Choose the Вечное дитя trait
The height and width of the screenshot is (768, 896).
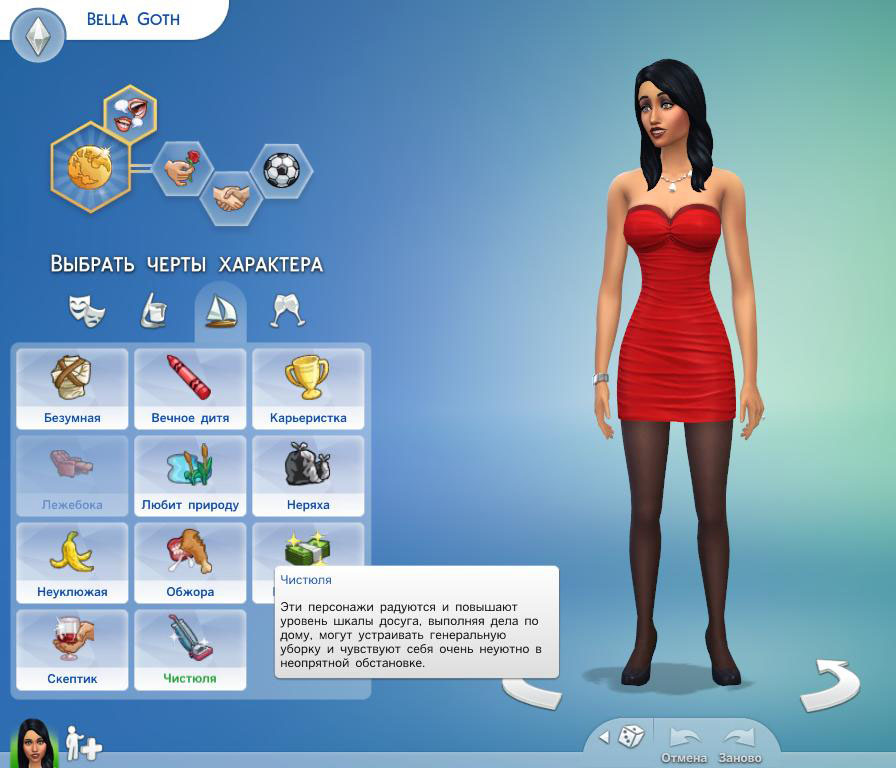[x=190, y=389]
